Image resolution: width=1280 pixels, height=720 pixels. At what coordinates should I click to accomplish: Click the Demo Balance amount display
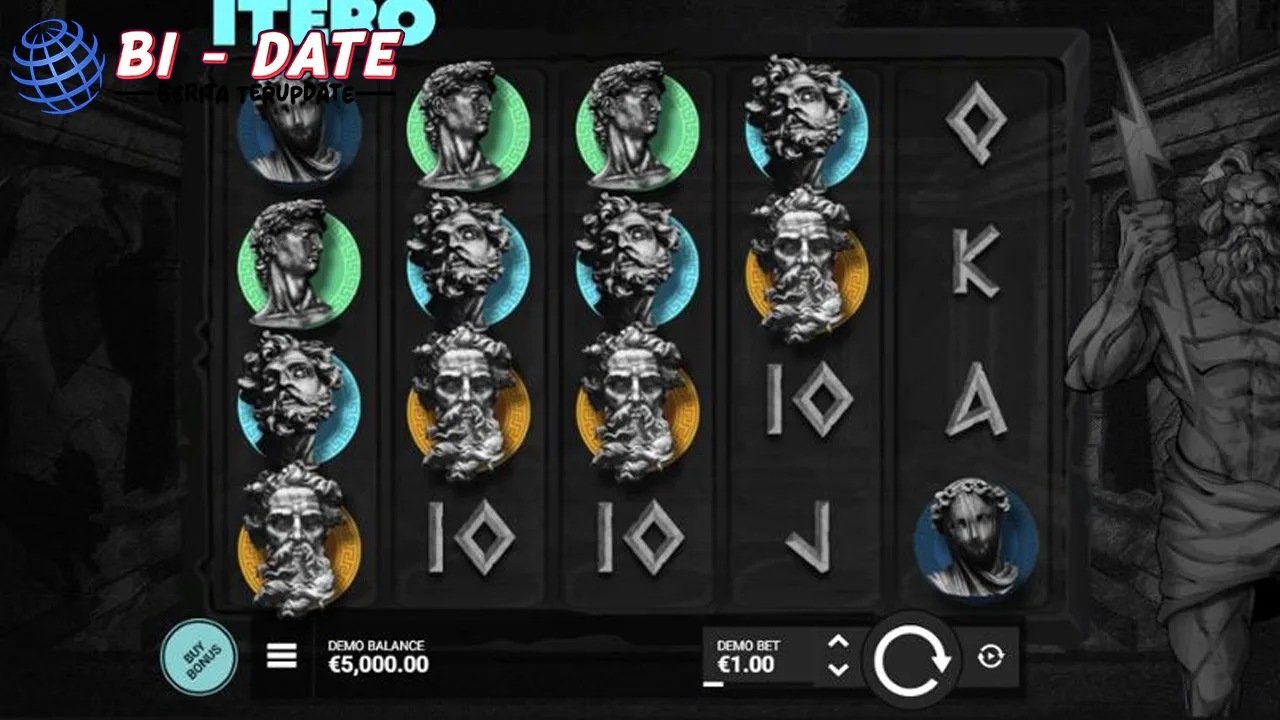point(377,663)
